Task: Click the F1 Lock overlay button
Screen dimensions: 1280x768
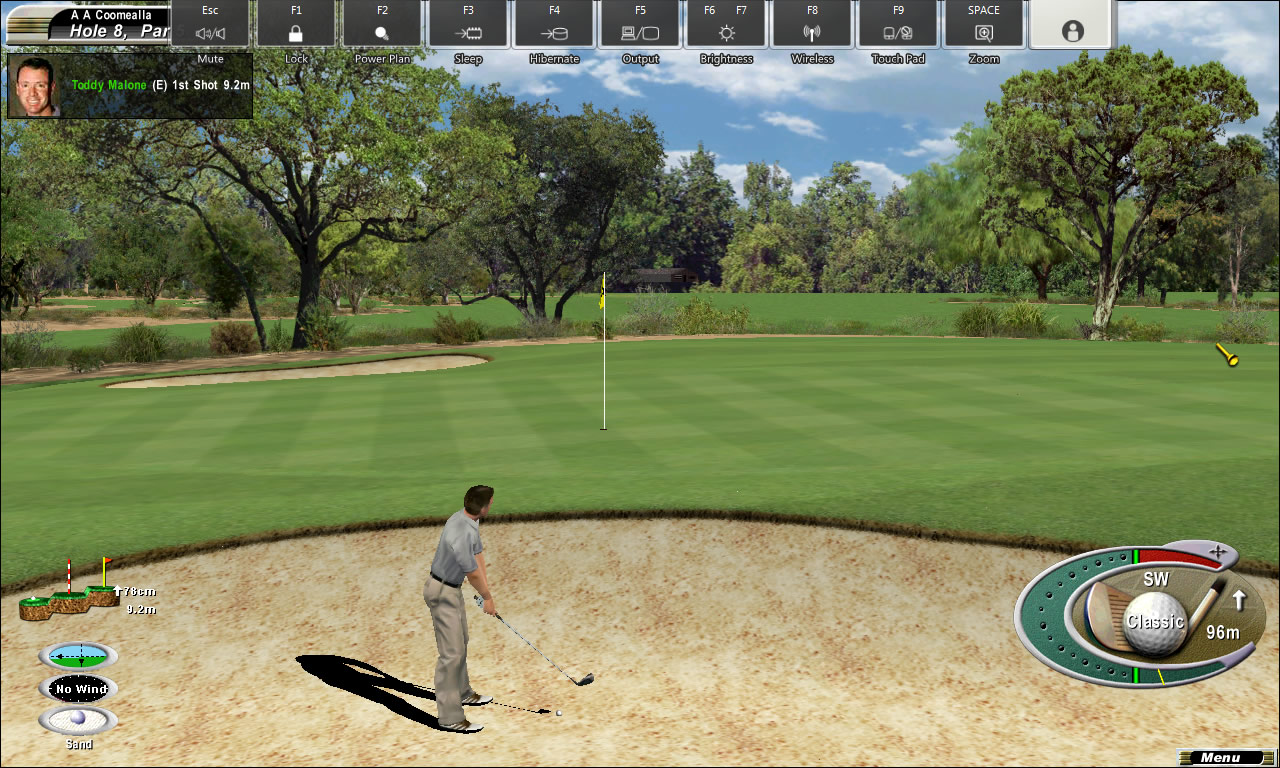Action: [296, 24]
